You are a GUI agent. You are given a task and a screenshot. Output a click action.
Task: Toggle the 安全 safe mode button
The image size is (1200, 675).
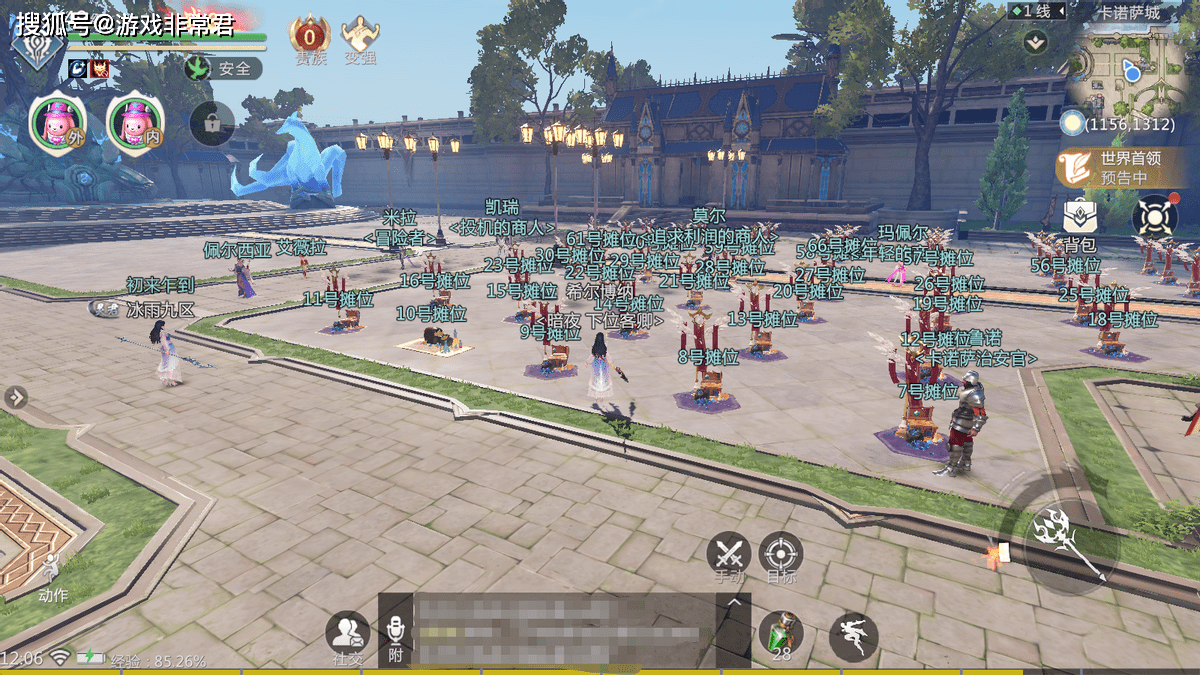[x=224, y=69]
